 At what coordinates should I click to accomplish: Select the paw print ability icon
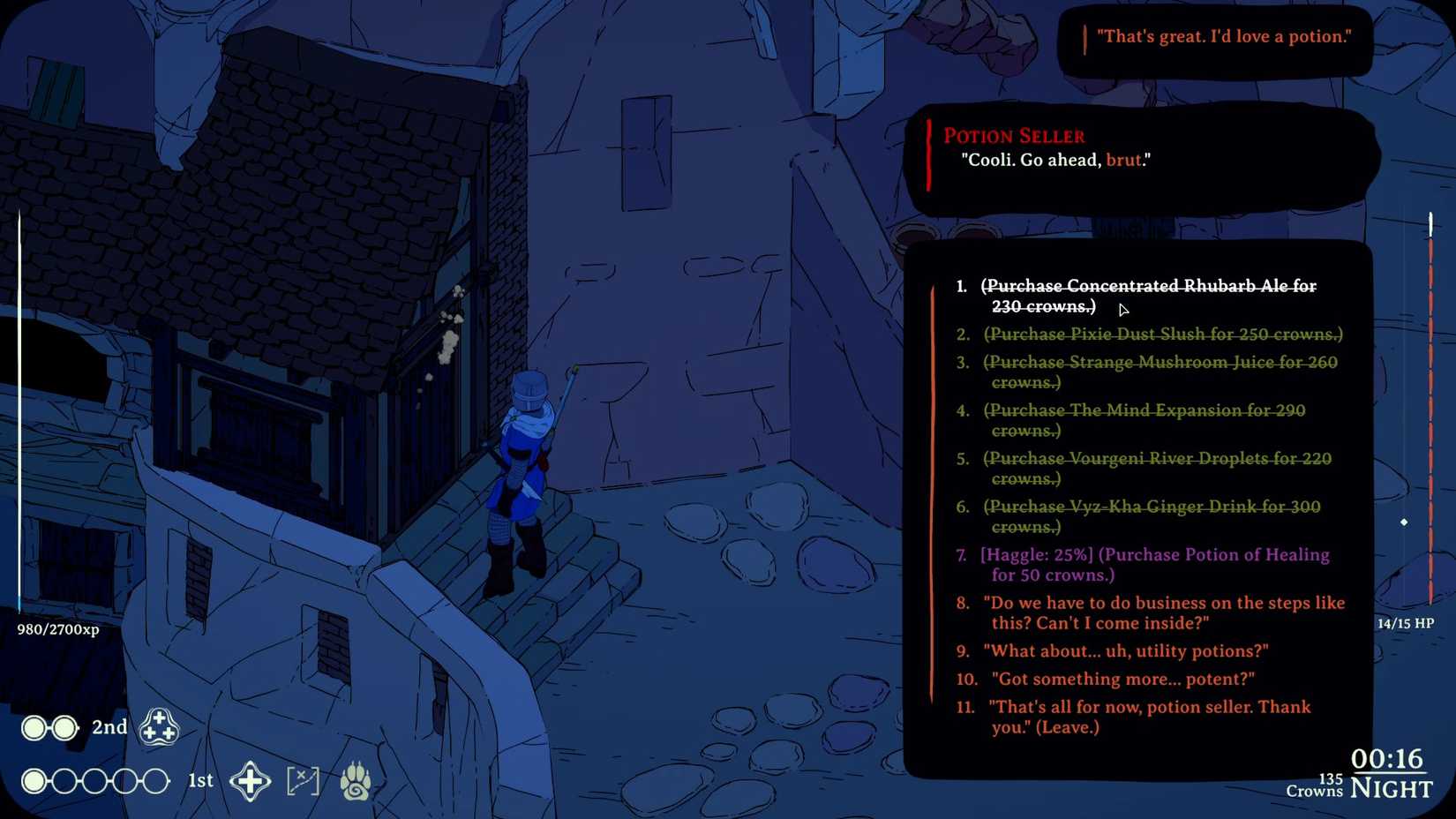(x=355, y=780)
